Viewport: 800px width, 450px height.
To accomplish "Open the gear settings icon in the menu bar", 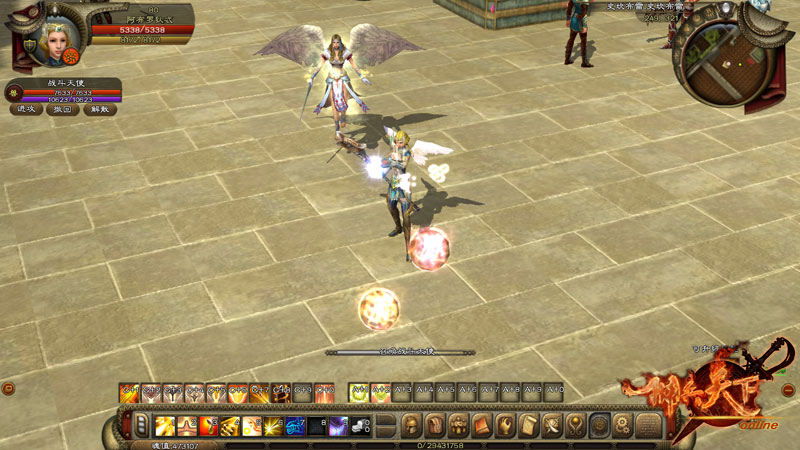I will 623,426.
